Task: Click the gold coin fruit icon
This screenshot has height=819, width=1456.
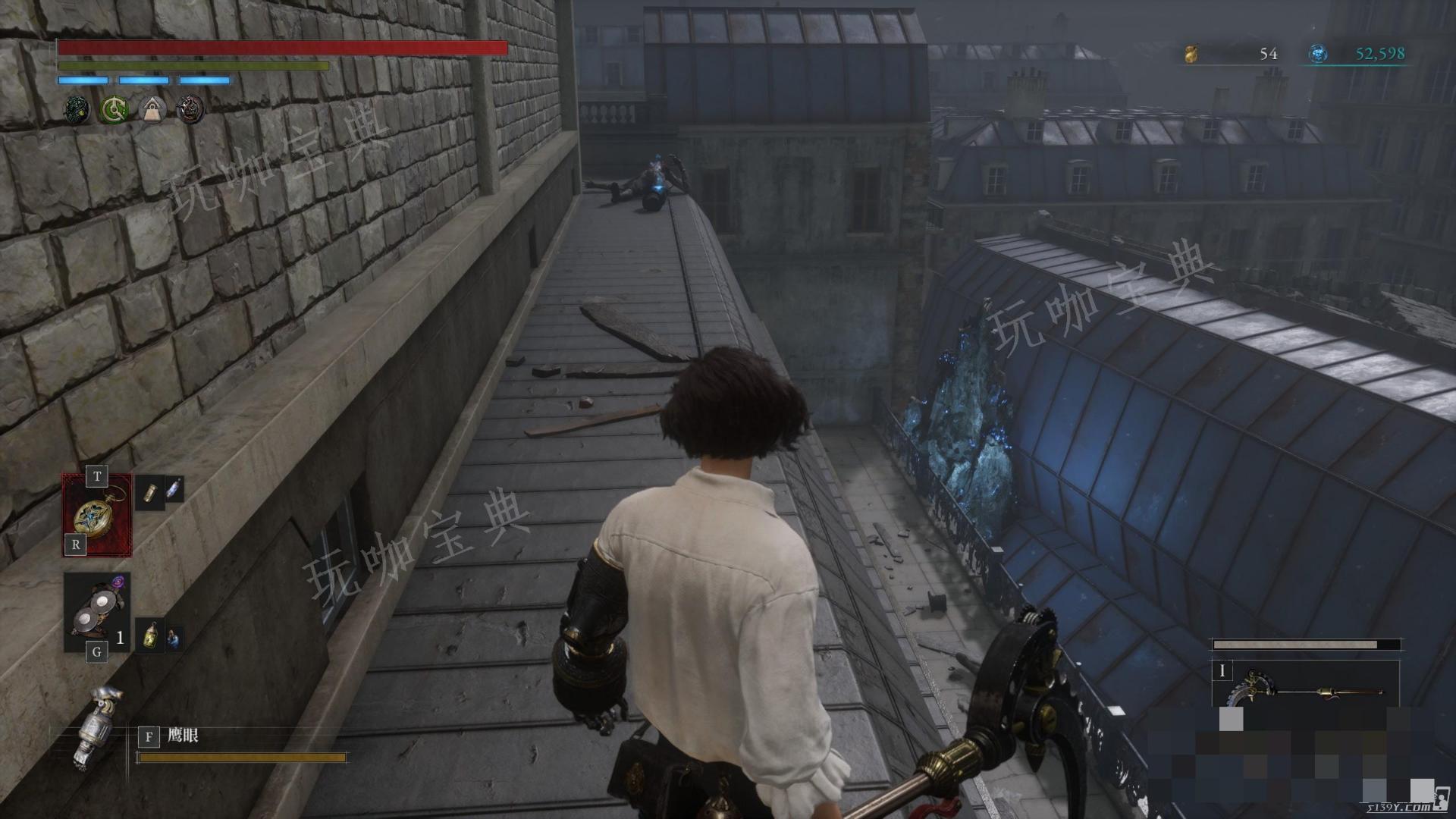Action: 1191,54
